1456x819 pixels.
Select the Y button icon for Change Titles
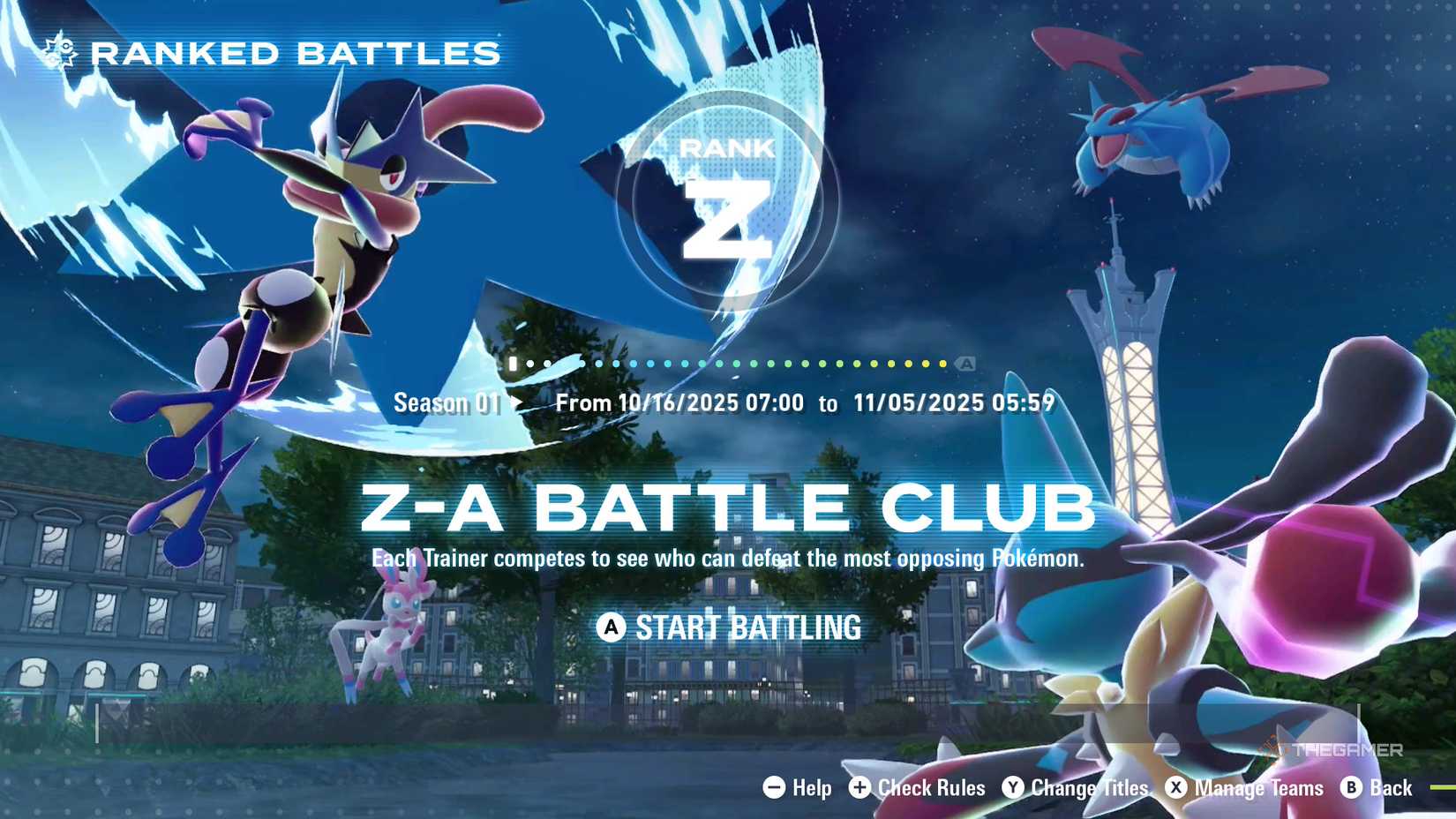[x=1012, y=788]
